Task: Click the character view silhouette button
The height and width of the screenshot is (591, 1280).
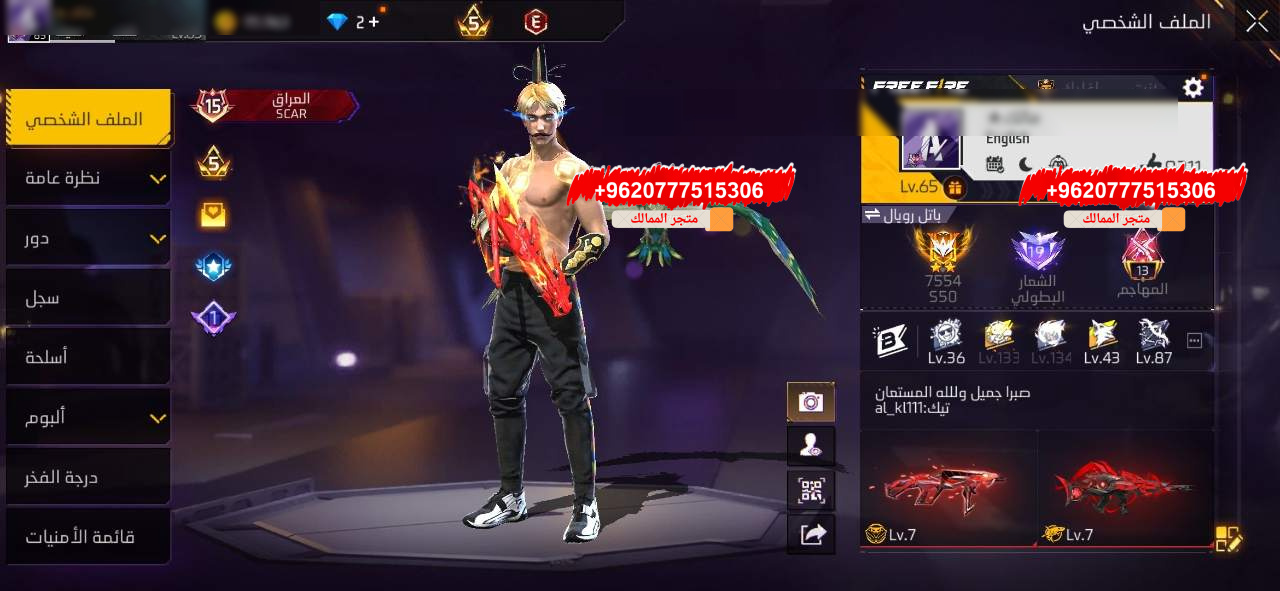Action: point(810,446)
